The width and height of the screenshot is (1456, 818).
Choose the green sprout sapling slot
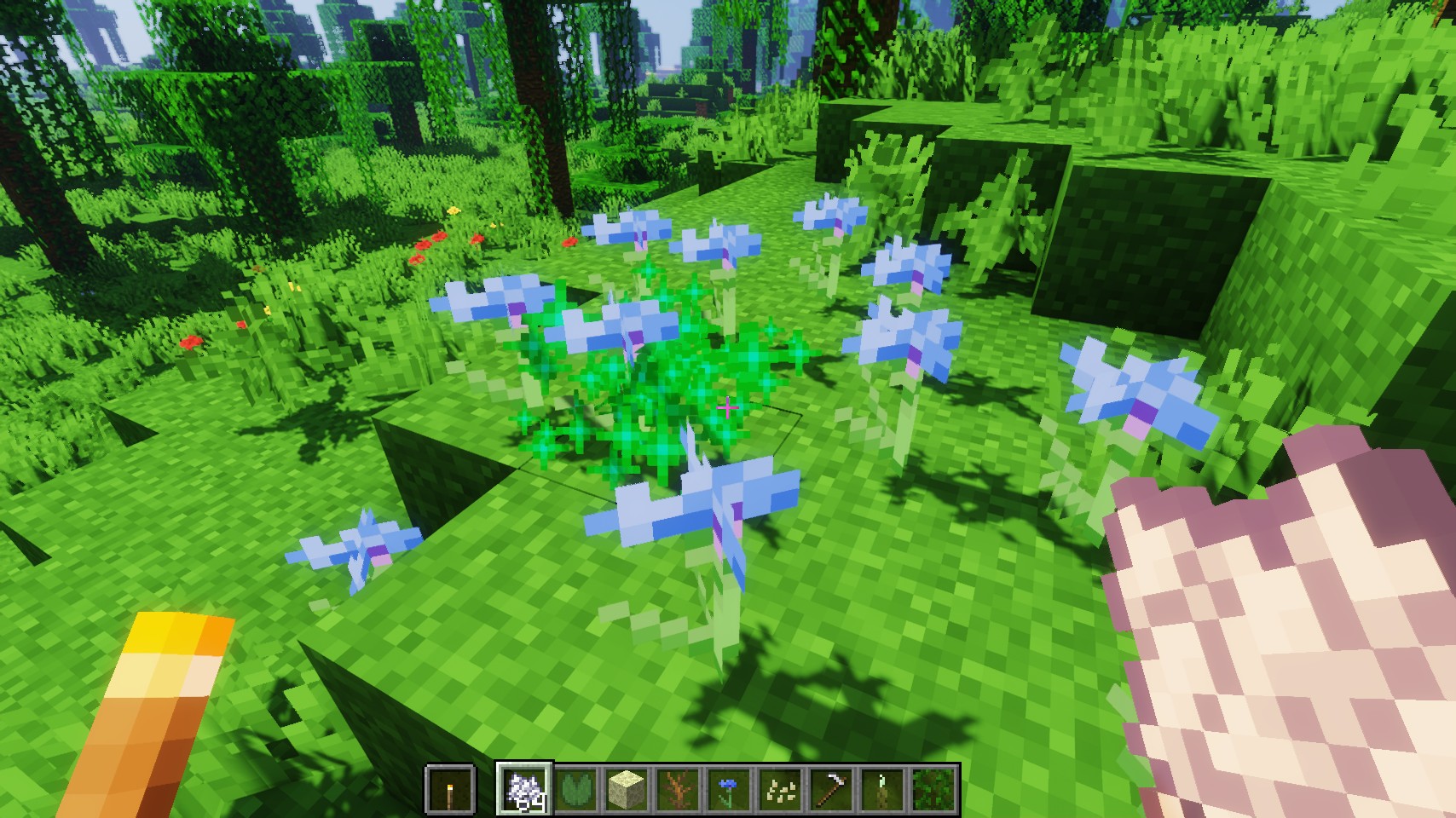883,789
